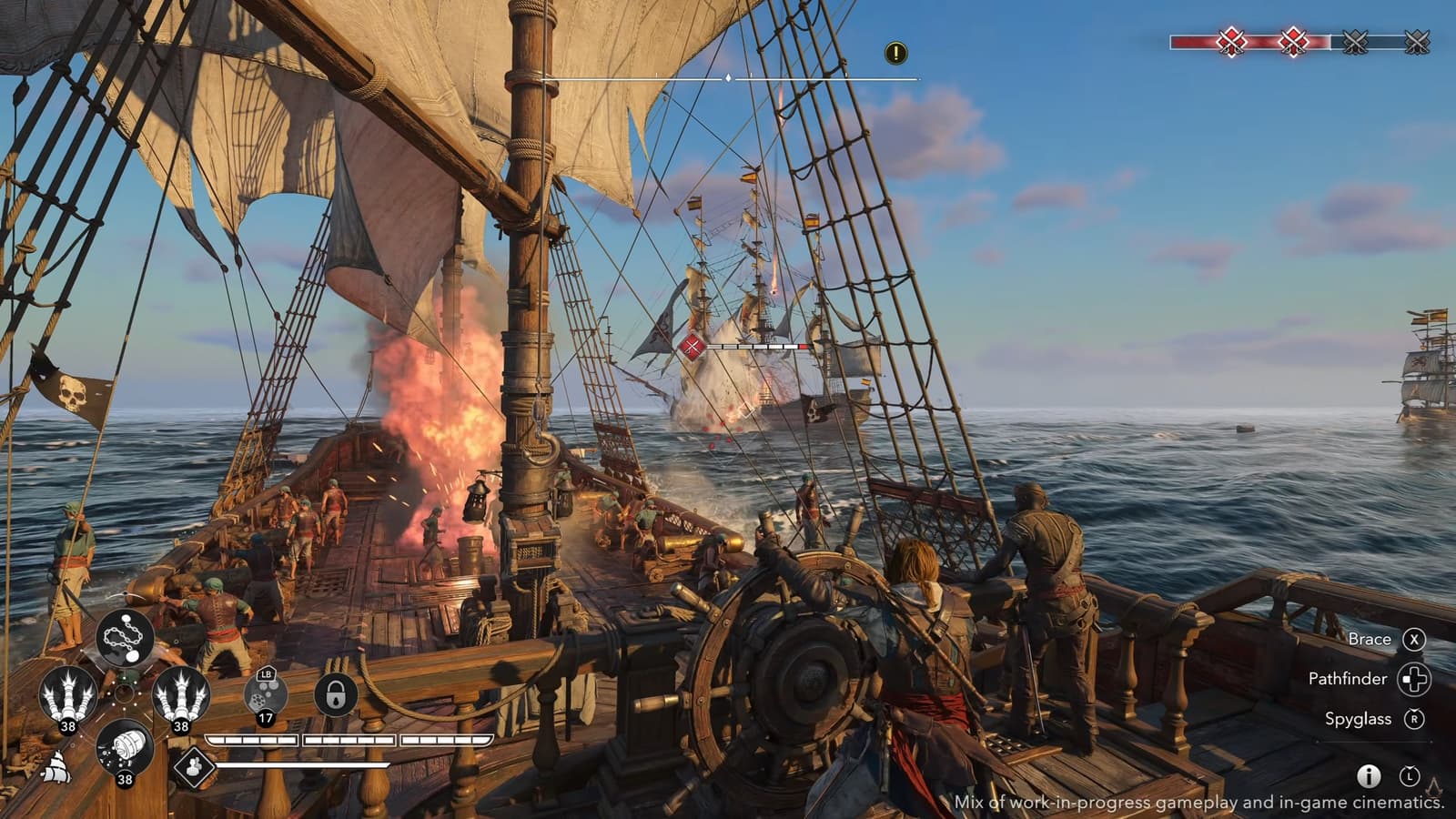Select the chain shot ammunition icon

[x=125, y=639]
